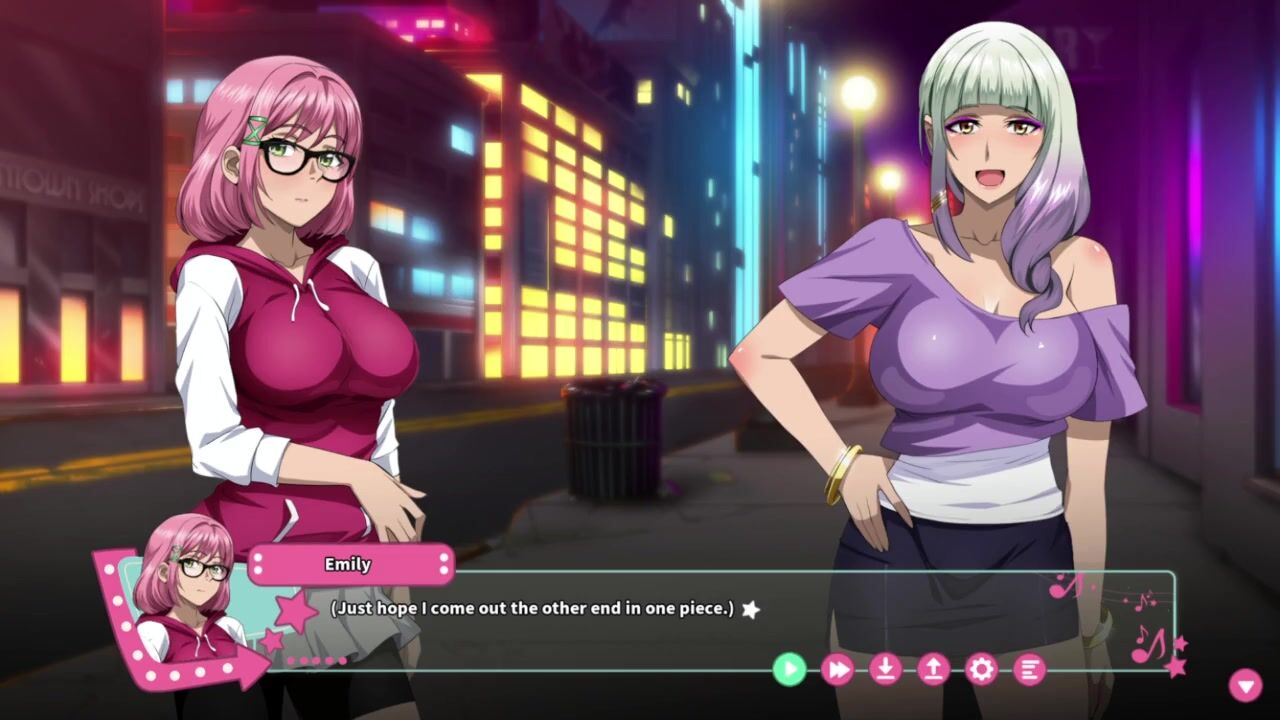Open the load menu via upload-arrow icon
This screenshot has height=720, width=1280.
coord(933,669)
